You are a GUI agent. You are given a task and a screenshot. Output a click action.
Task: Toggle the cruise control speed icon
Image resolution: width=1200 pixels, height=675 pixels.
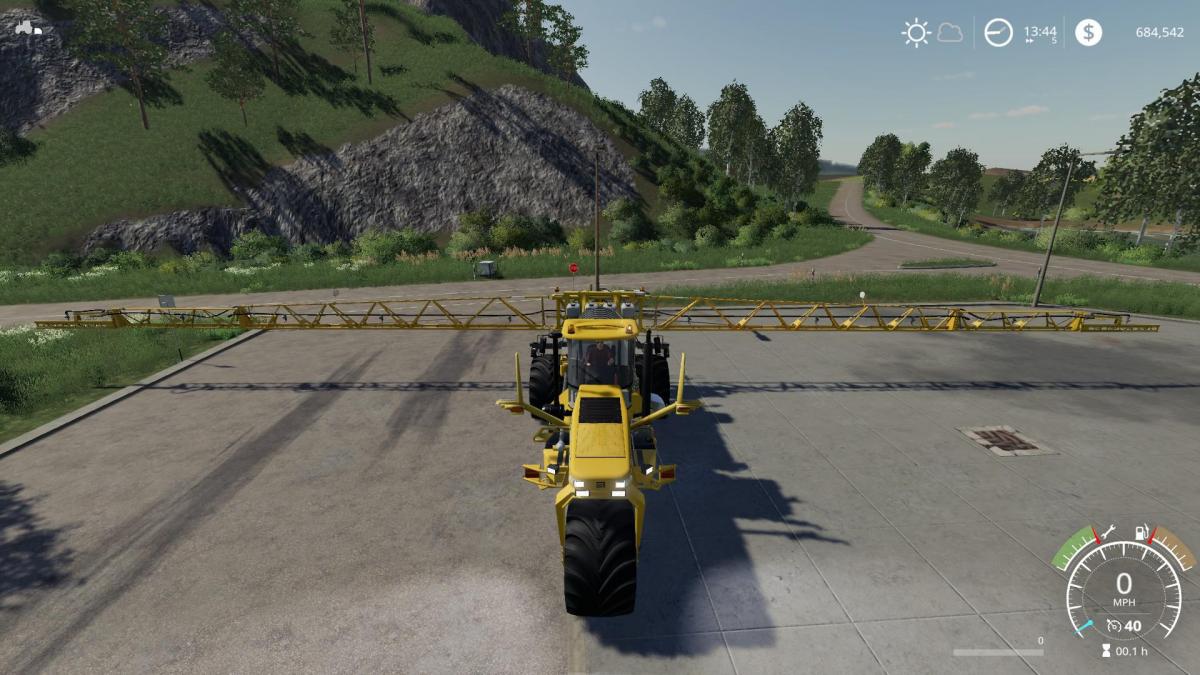click(x=1114, y=627)
